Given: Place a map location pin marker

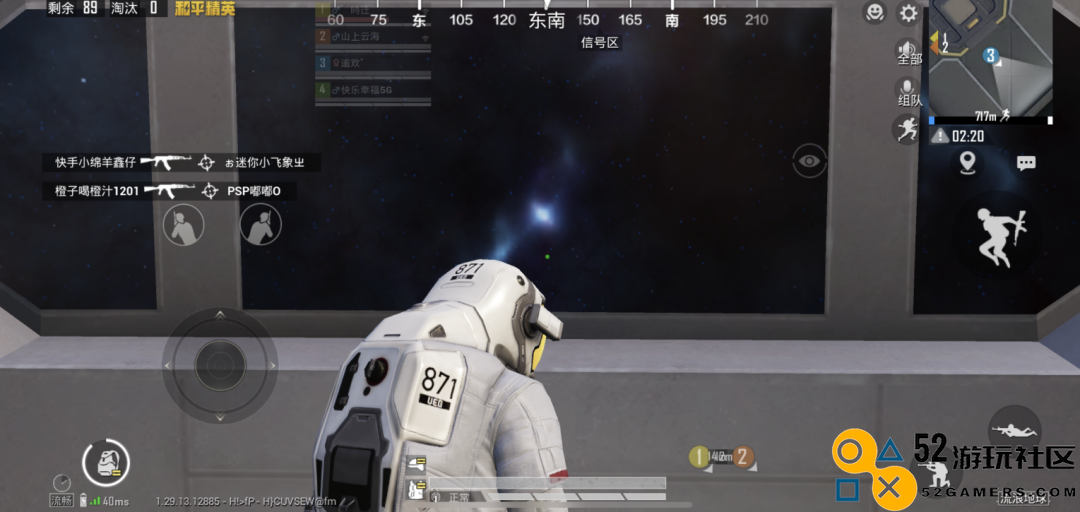Looking at the screenshot, I should 967,162.
